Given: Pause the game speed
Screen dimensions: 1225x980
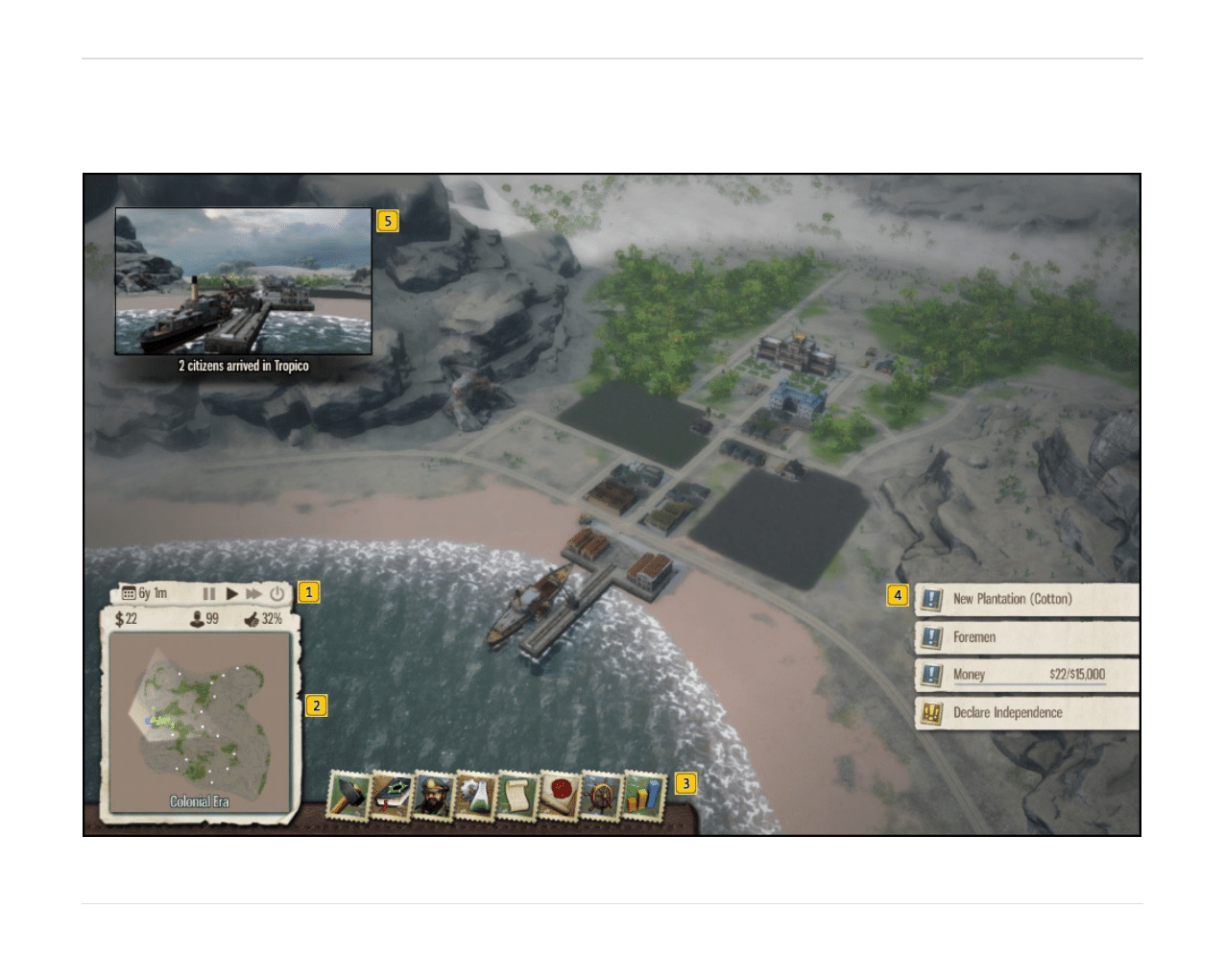Looking at the screenshot, I should pos(209,594).
